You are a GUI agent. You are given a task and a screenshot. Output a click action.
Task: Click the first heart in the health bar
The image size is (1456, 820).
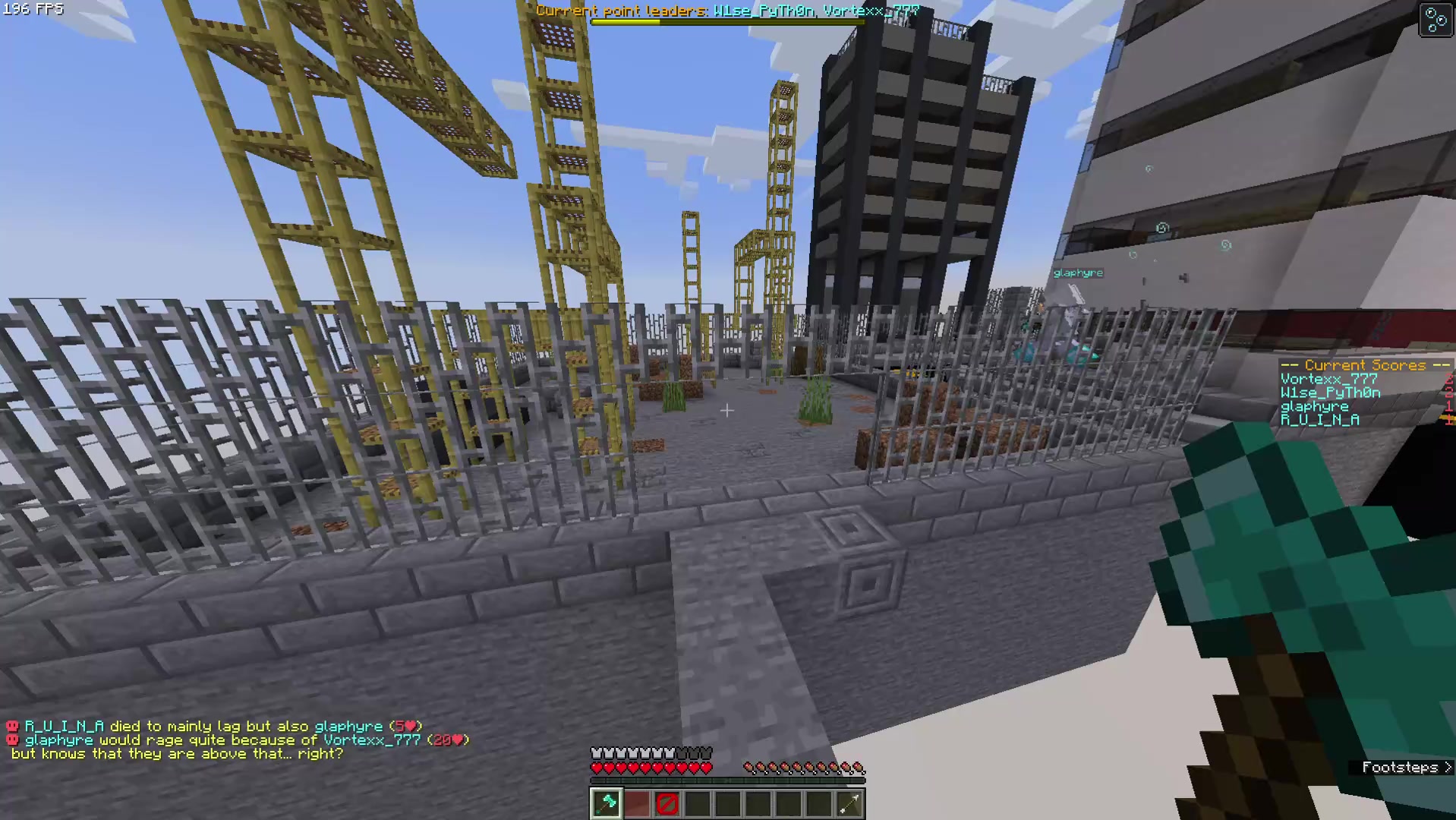(597, 767)
